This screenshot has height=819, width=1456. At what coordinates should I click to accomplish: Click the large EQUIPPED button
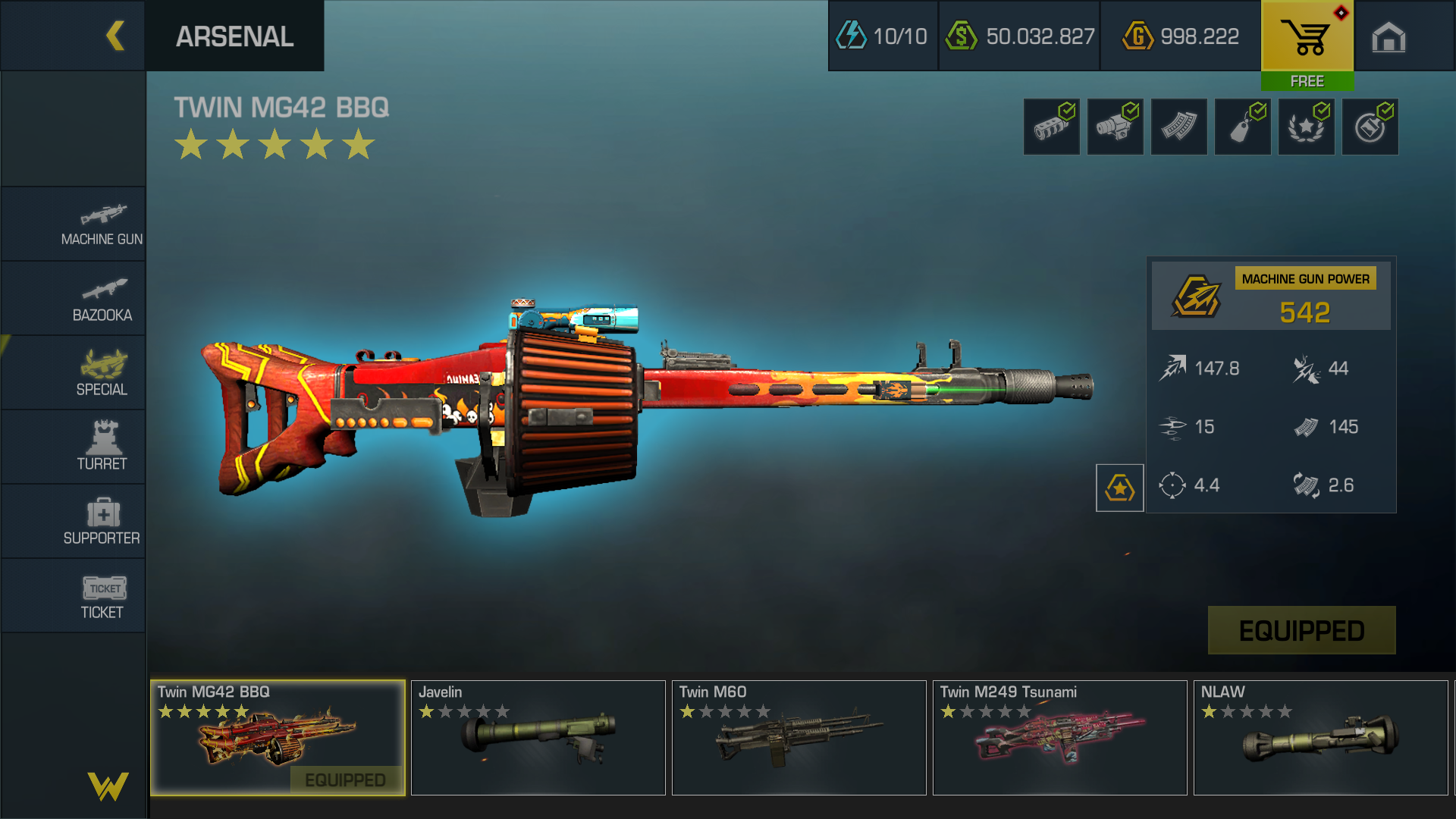(1301, 630)
